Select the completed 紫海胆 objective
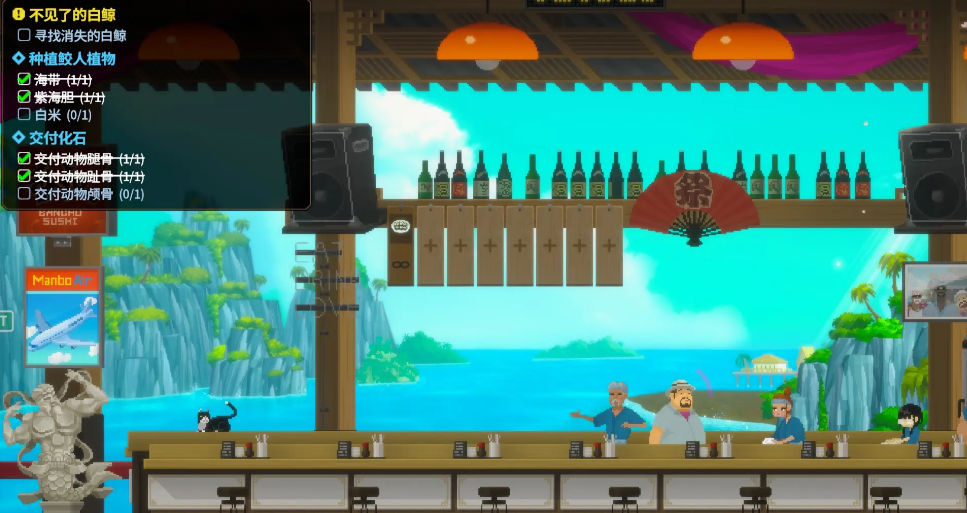This screenshot has height=513, width=967. (69, 97)
